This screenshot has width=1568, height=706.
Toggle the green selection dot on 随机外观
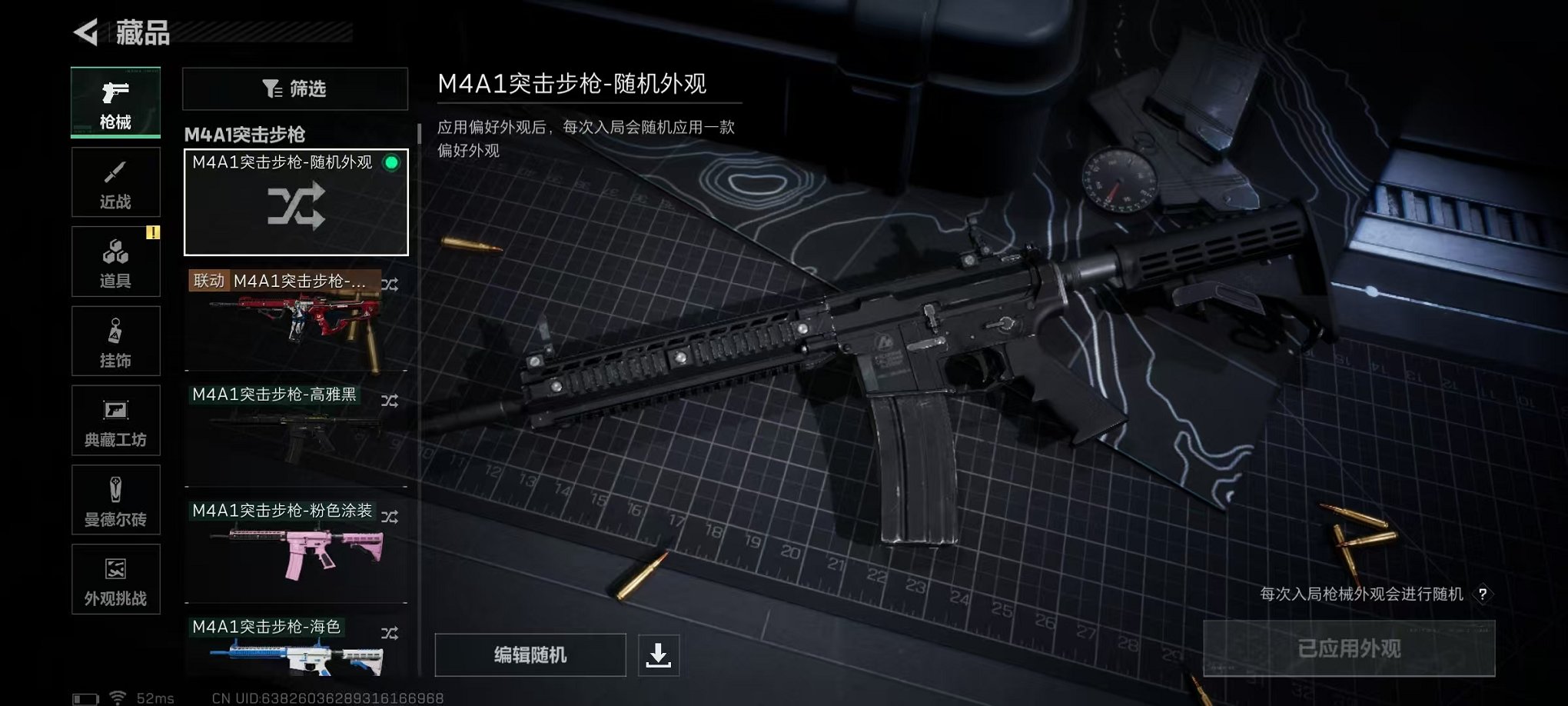[x=393, y=163]
